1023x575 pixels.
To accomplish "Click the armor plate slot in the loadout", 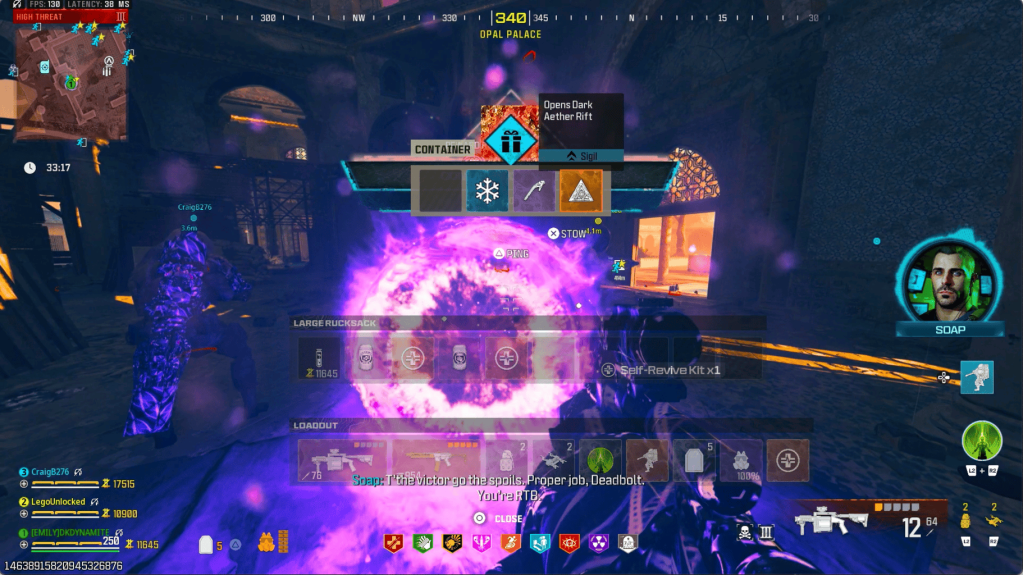I will click(694, 461).
